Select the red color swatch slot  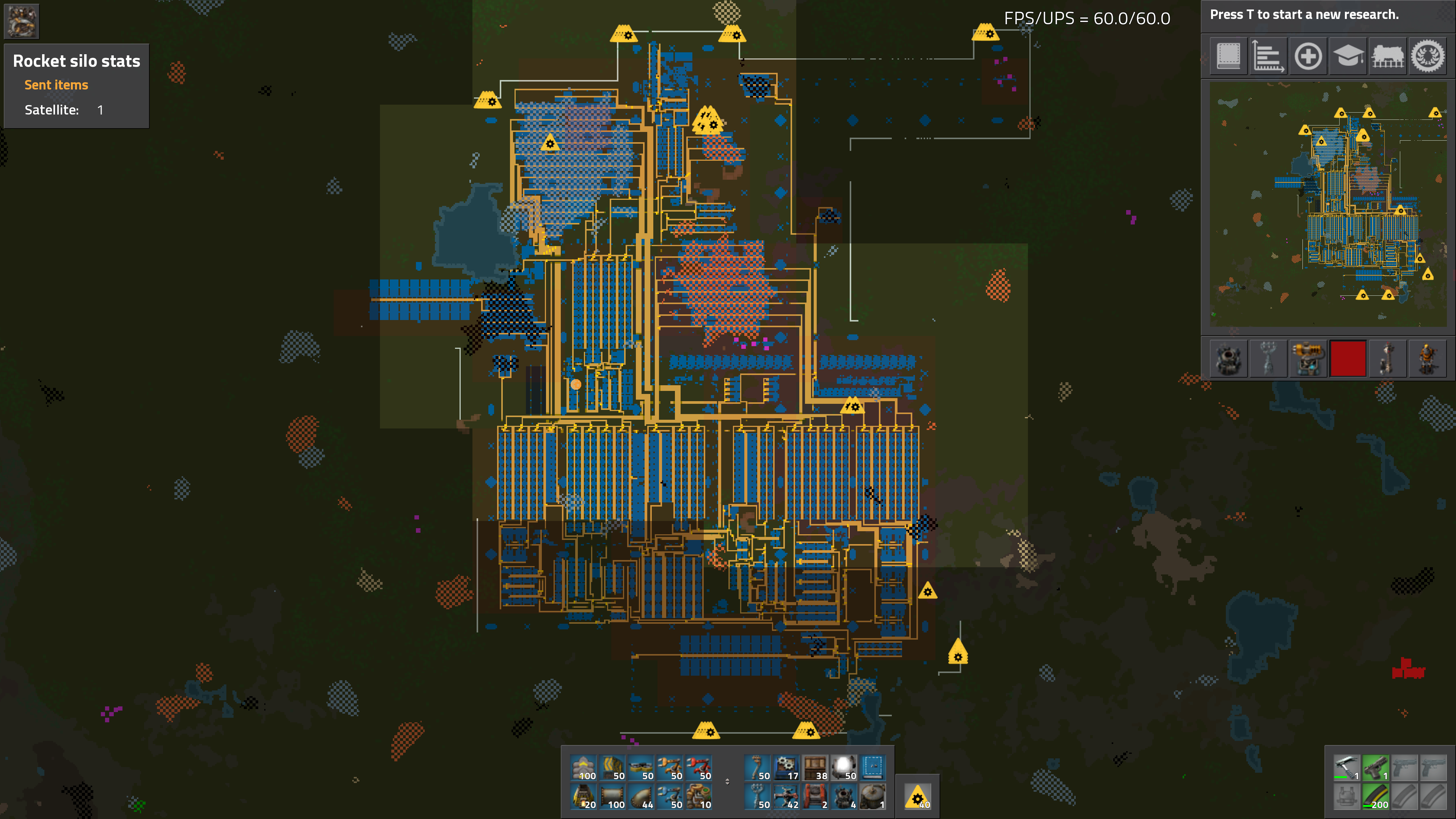click(x=1348, y=358)
